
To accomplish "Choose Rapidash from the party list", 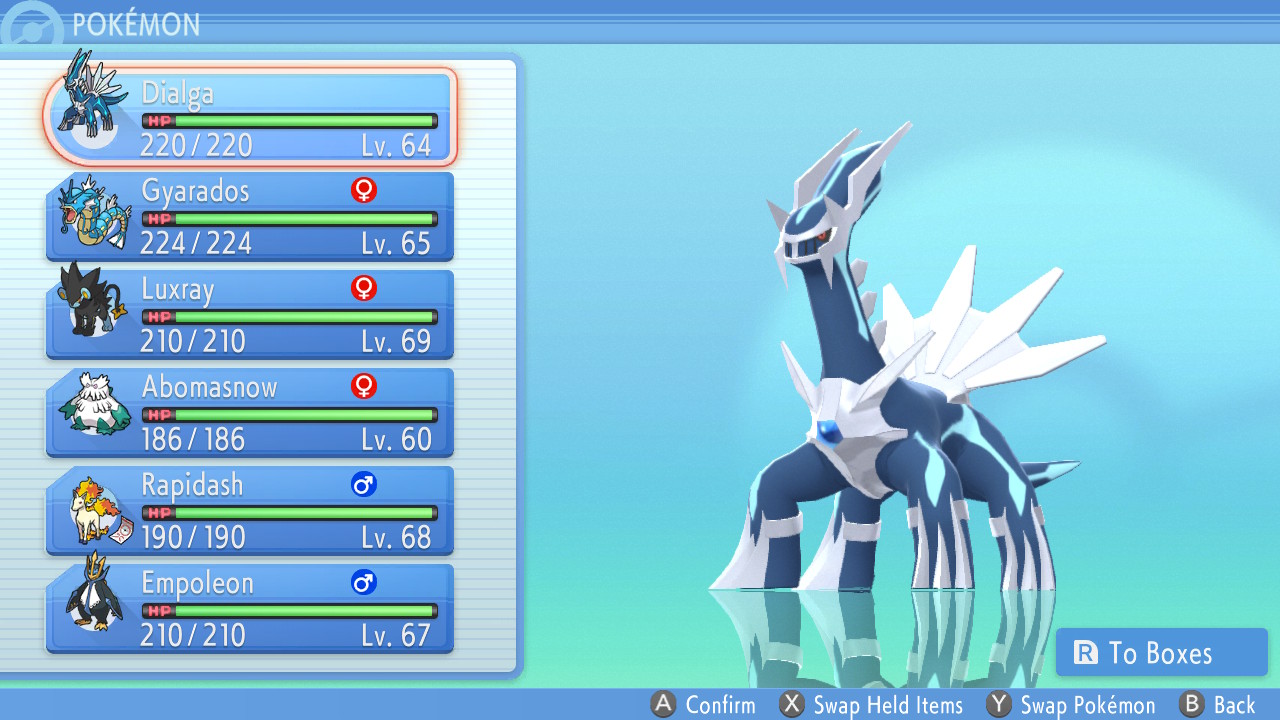I will pyautogui.click(x=250, y=510).
